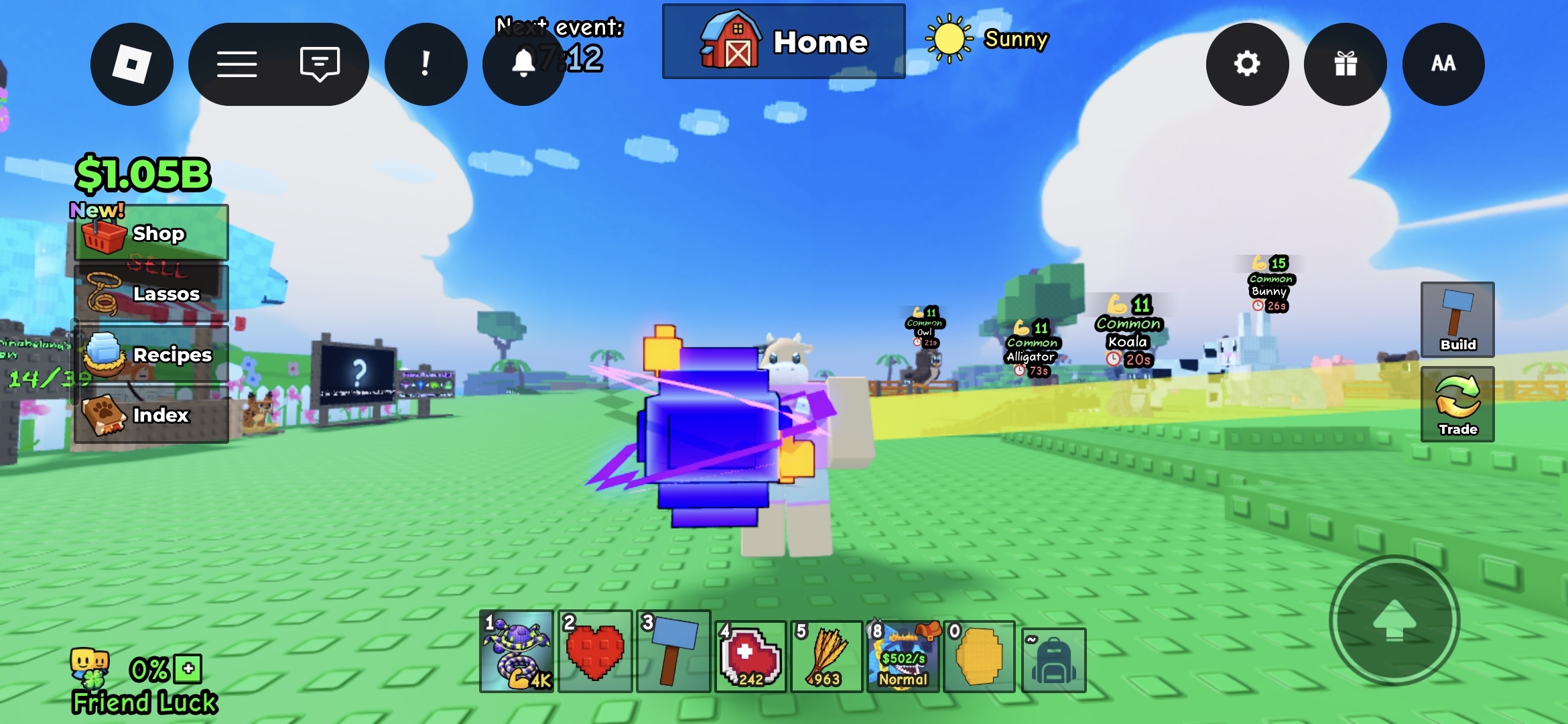Image resolution: width=1568 pixels, height=724 pixels.
Task: Open the Lassos menu
Action: click(x=151, y=294)
